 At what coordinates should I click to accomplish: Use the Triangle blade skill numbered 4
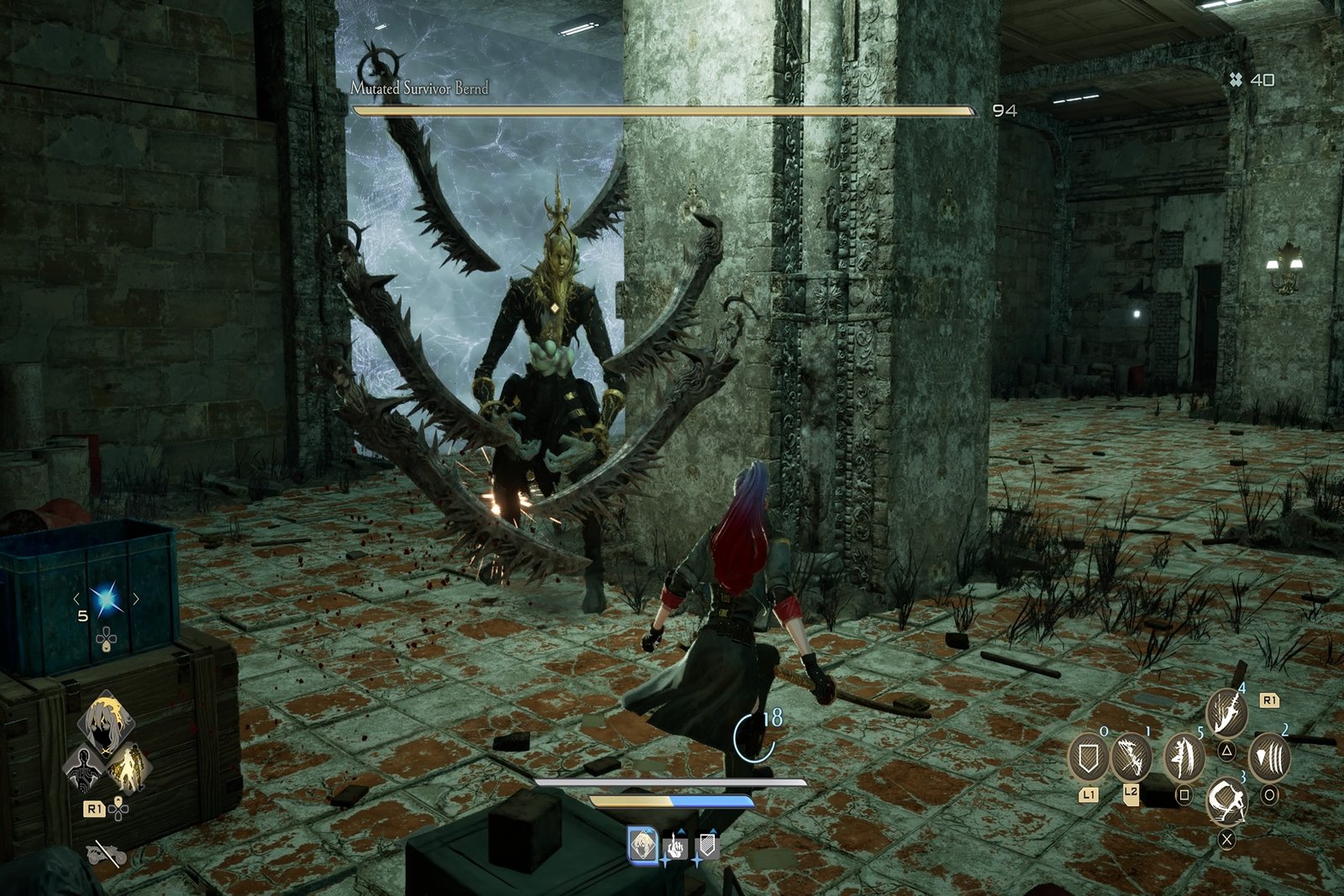pyautogui.click(x=1226, y=712)
